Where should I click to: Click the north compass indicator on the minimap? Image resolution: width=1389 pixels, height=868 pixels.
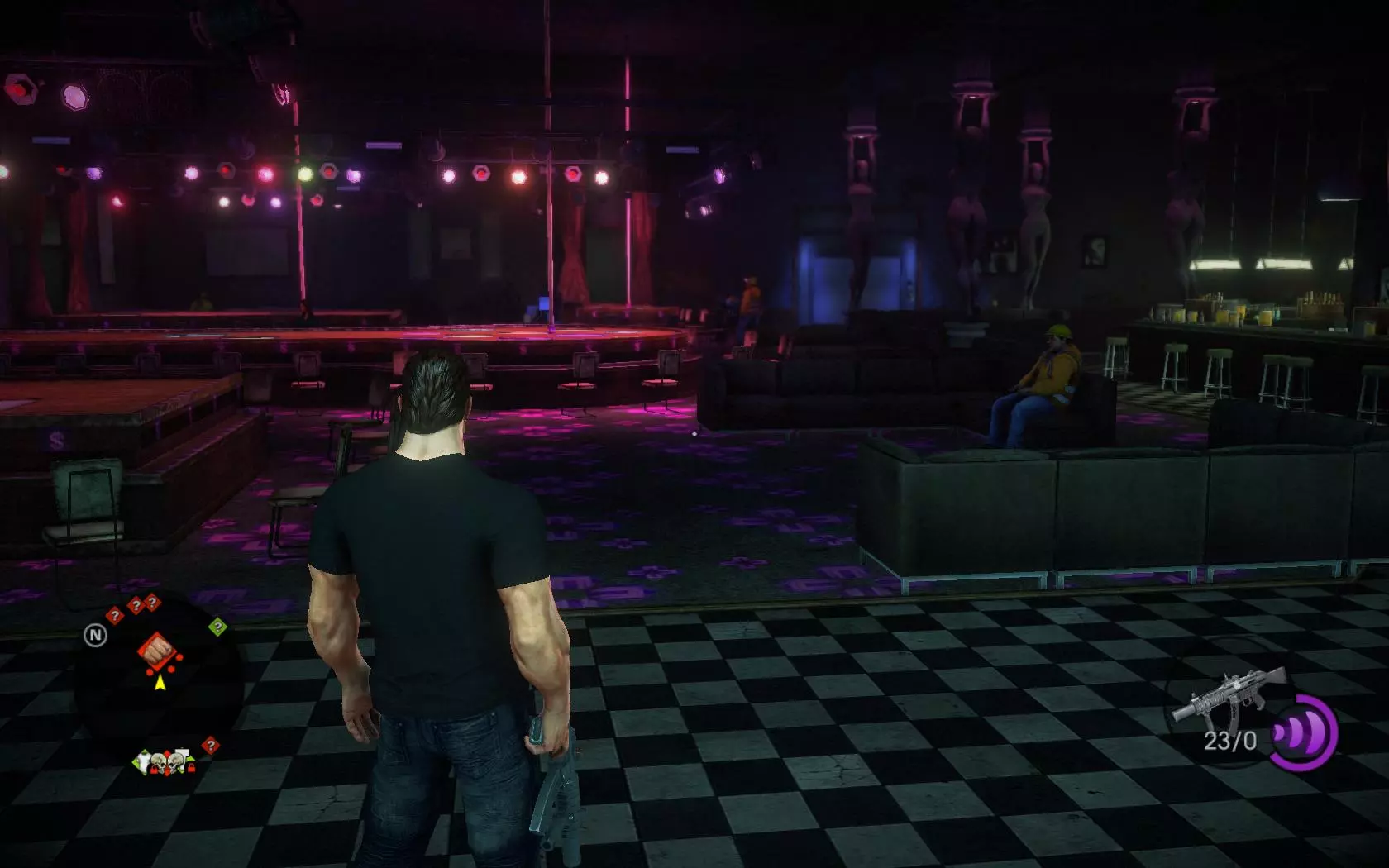click(96, 635)
